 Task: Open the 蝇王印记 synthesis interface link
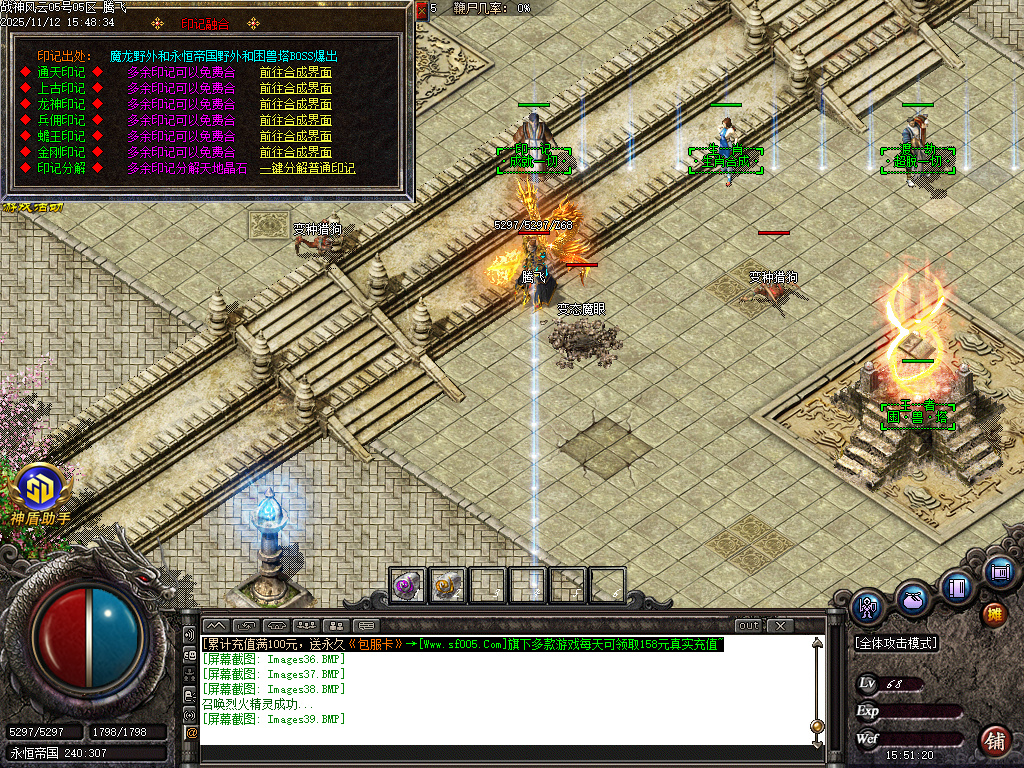pyautogui.click(x=295, y=136)
